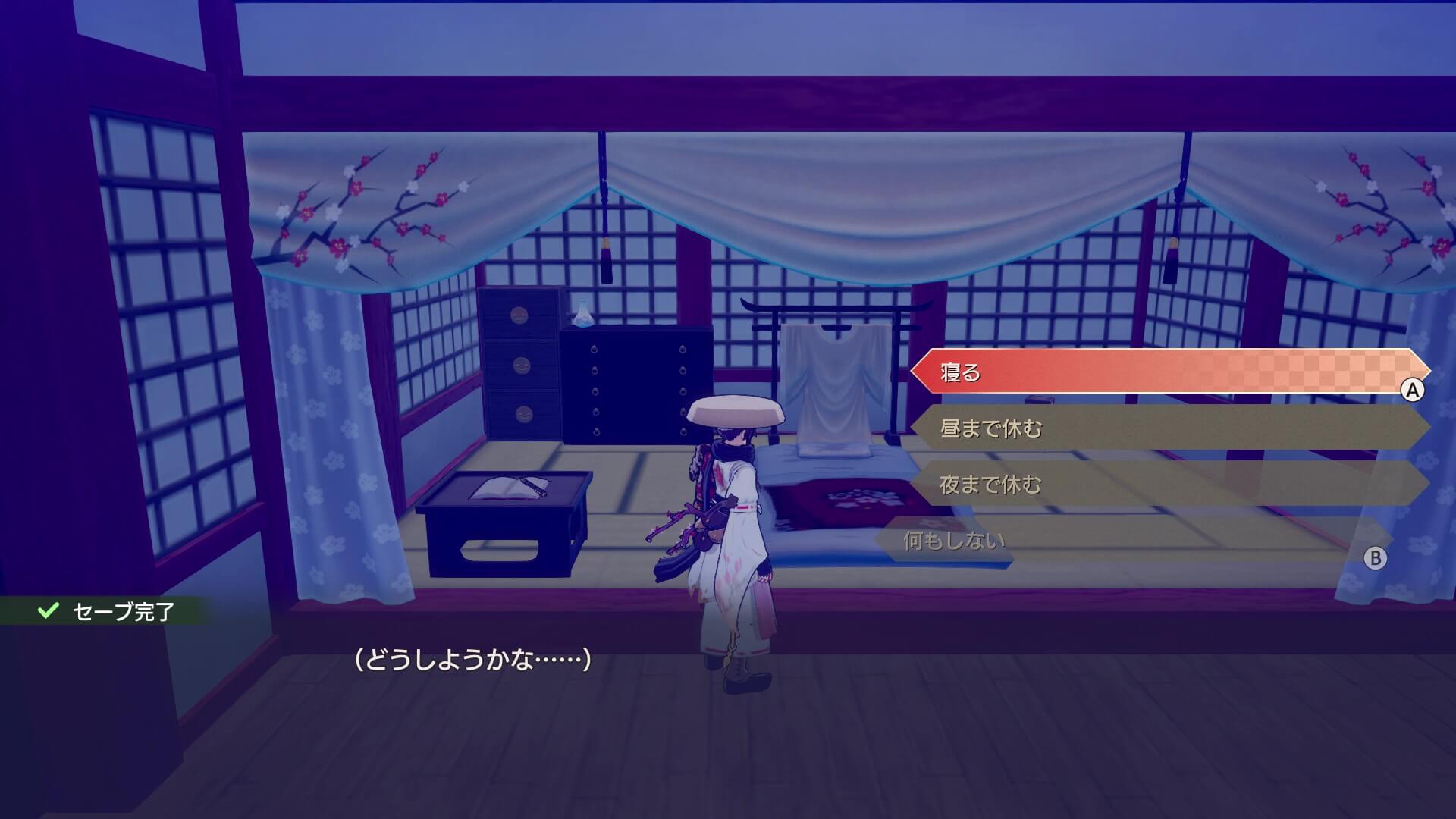The width and height of the screenshot is (1456, 819).
Task: Select the grayed 何もしない option
Action: pyautogui.click(x=944, y=538)
